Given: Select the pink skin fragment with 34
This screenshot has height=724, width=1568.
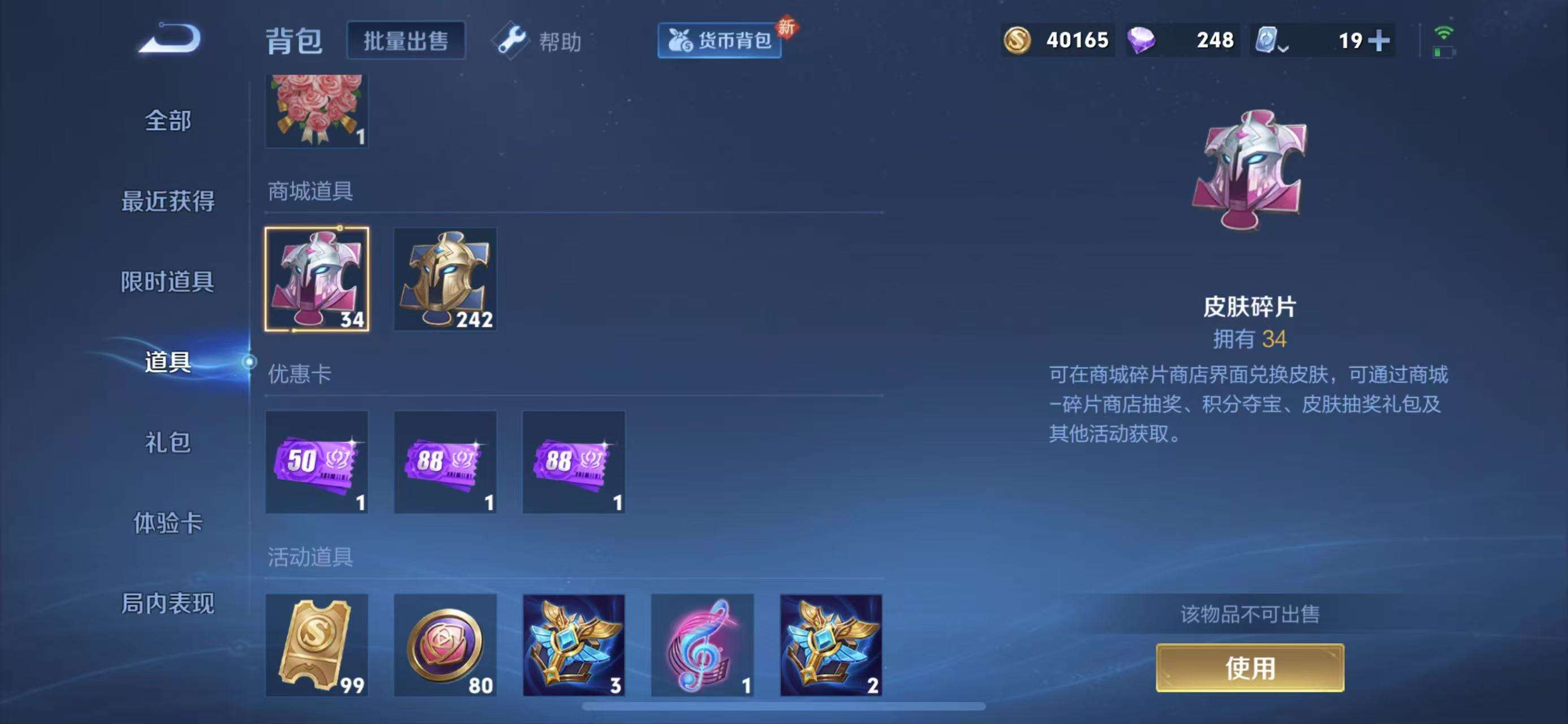Looking at the screenshot, I should (x=317, y=280).
